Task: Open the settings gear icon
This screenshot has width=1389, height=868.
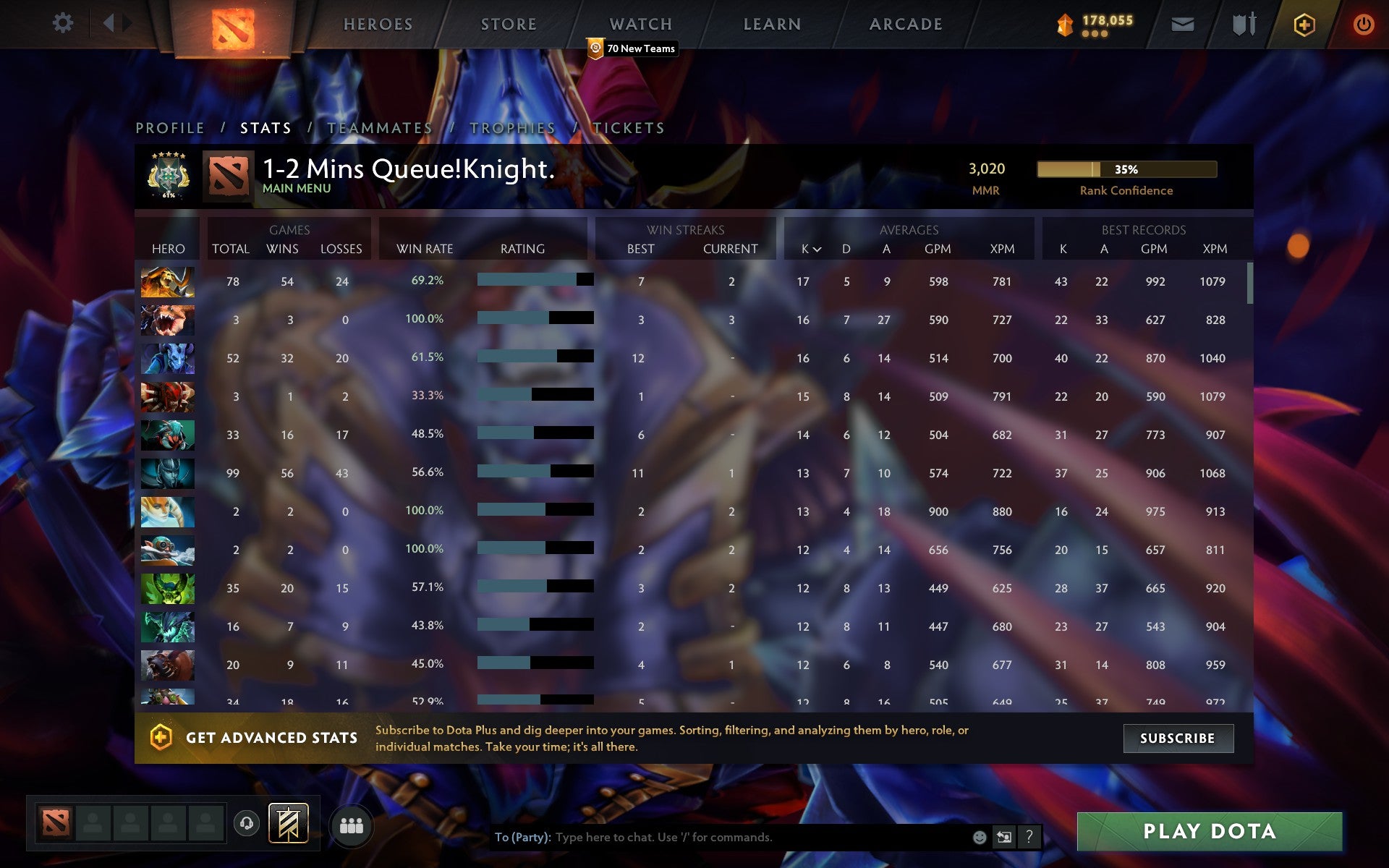Action: tap(64, 23)
